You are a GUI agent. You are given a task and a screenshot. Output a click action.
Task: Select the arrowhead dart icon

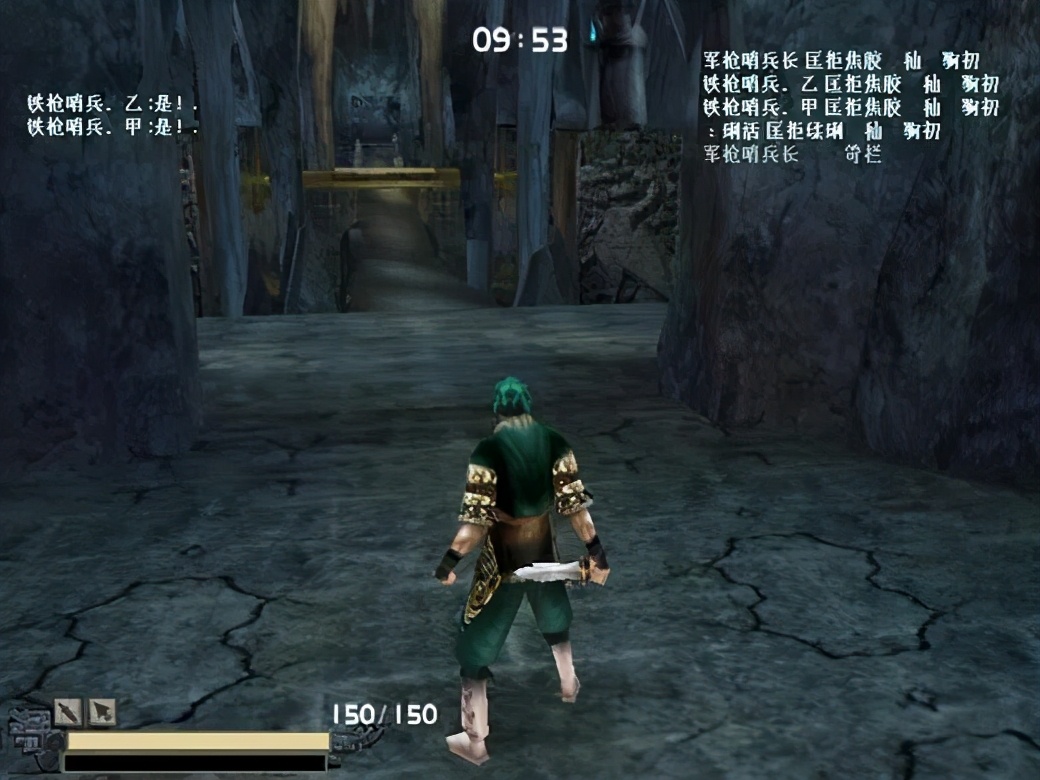click(102, 712)
